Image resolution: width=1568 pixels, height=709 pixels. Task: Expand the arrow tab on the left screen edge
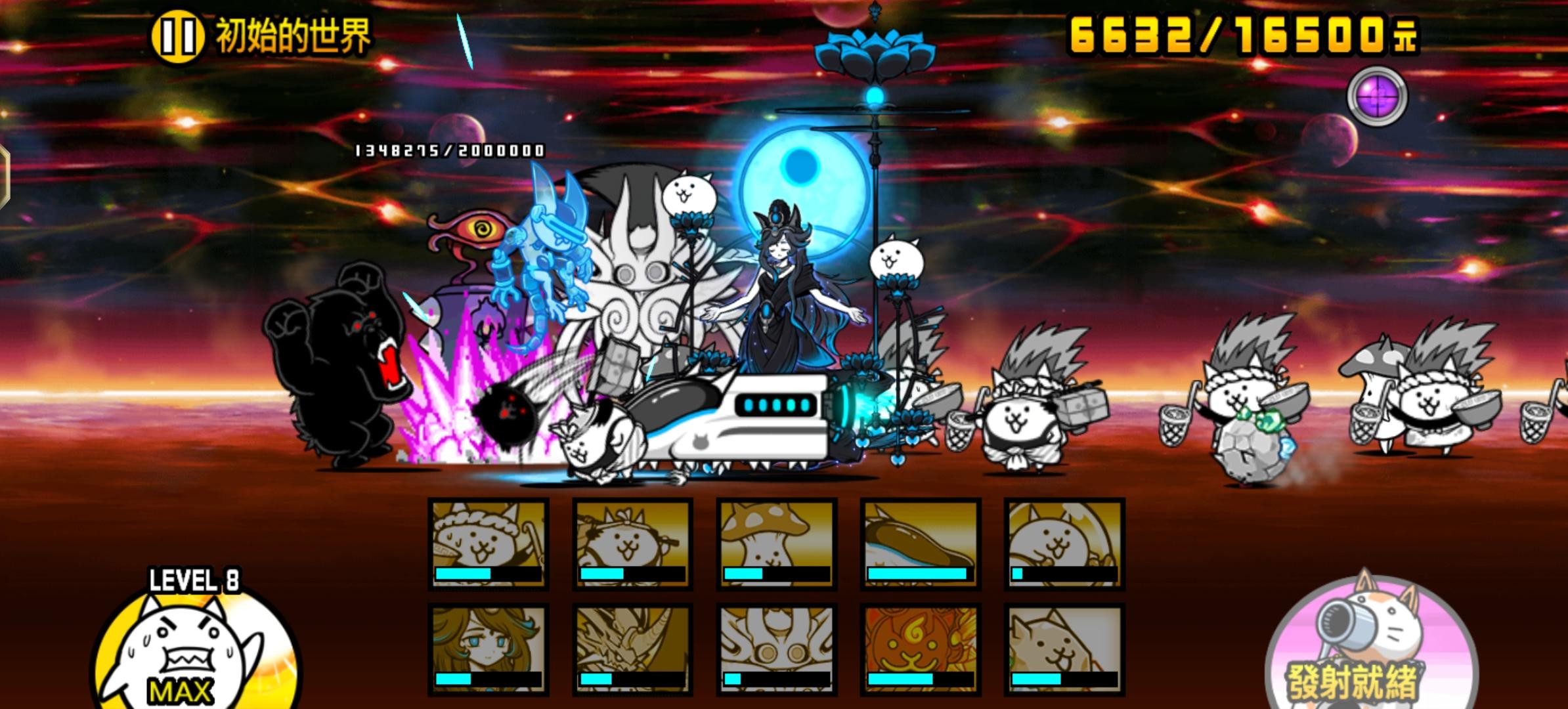[5, 177]
